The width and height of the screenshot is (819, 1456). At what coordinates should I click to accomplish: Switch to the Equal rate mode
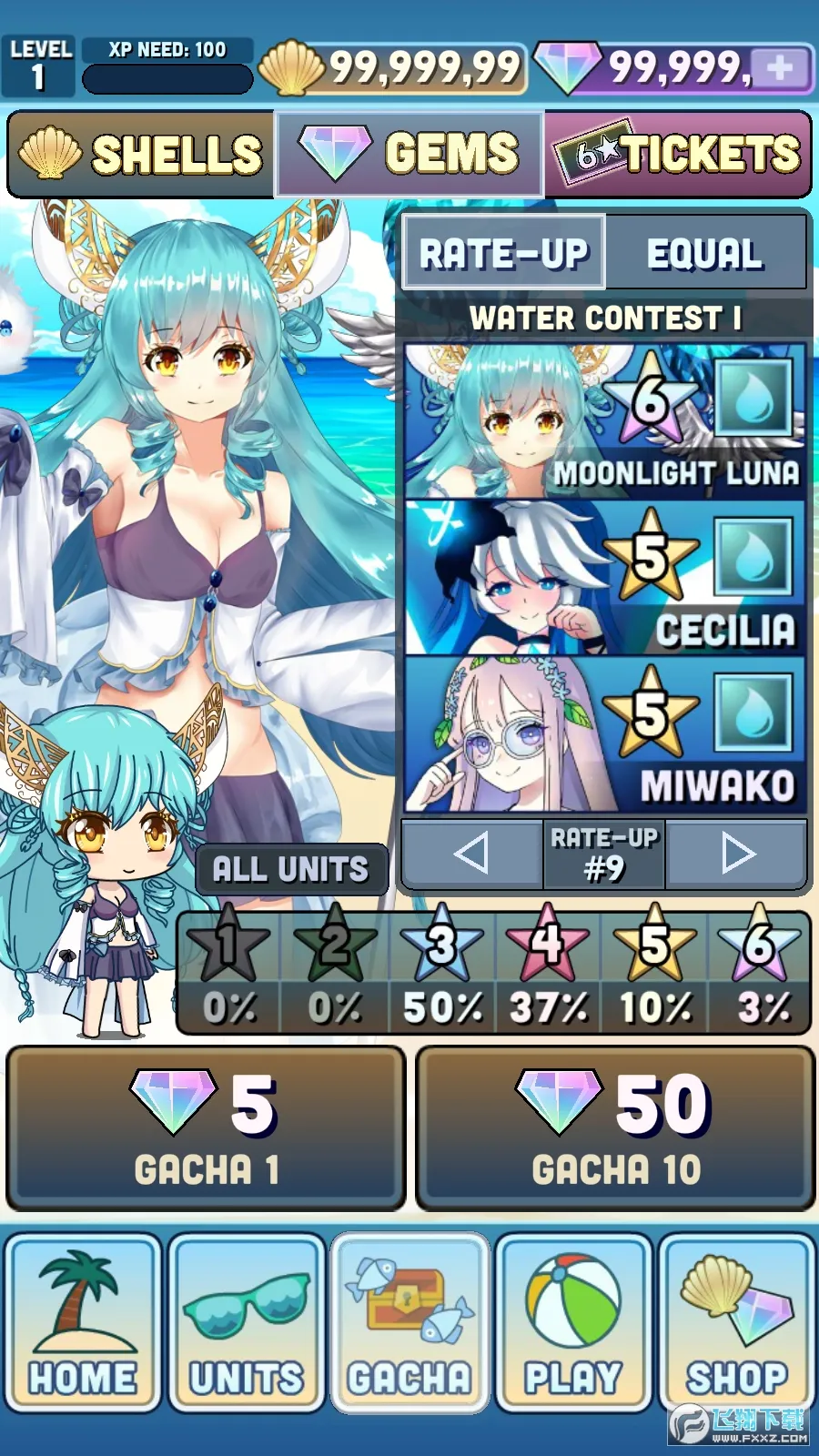pyautogui.click(x=705, y=253)
